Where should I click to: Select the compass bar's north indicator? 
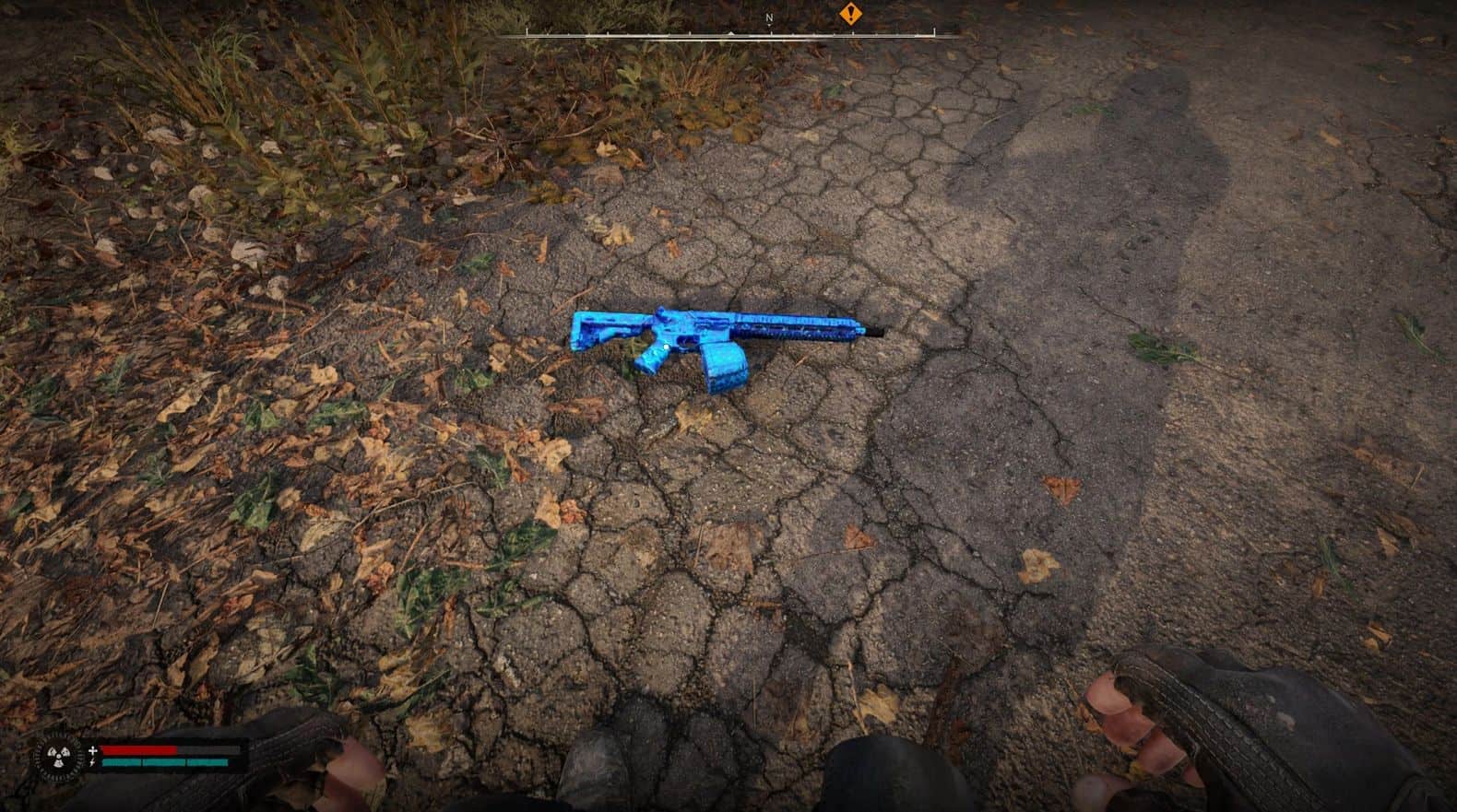pos(769,18)
